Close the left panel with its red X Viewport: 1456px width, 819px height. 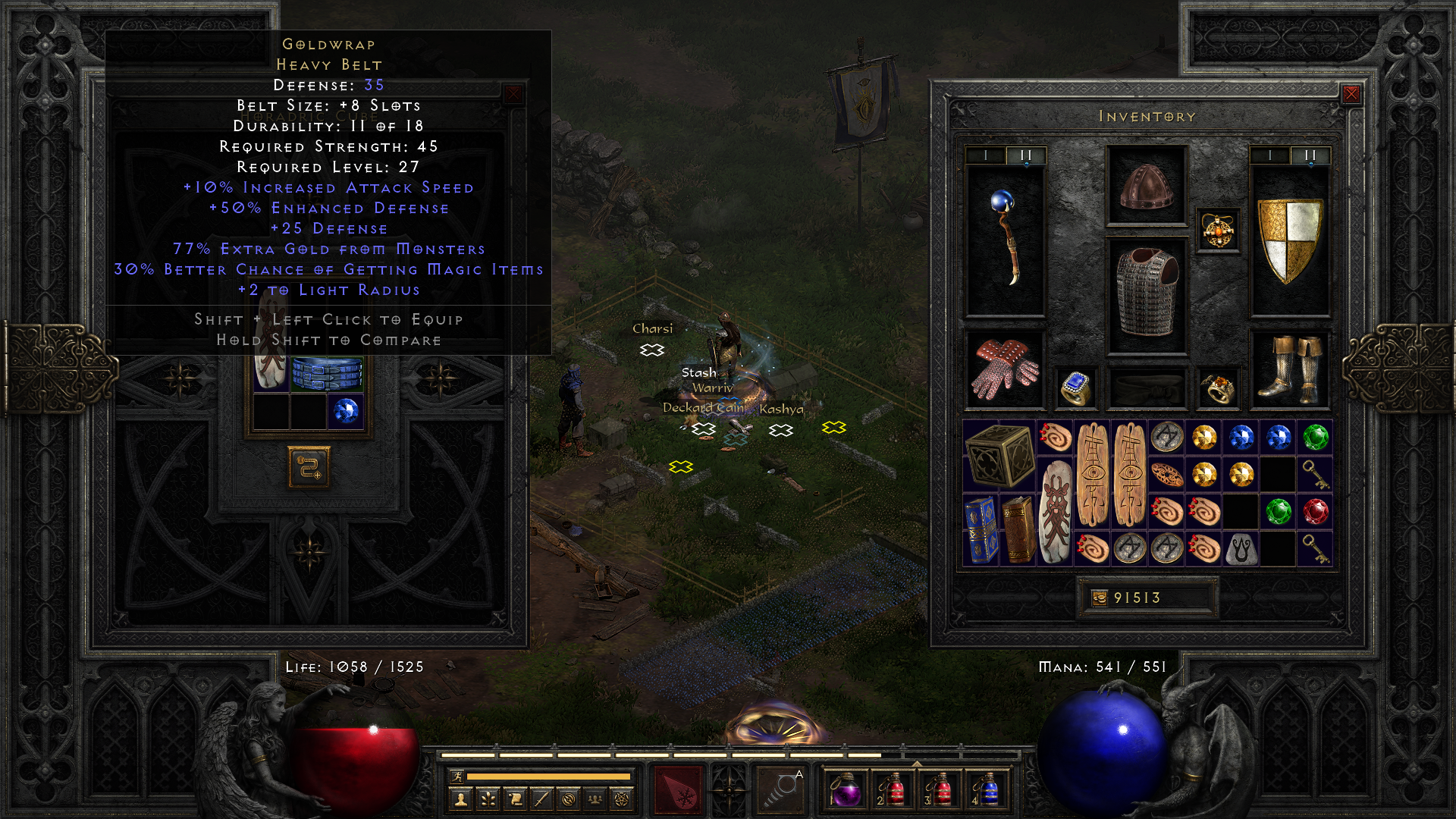514,93
